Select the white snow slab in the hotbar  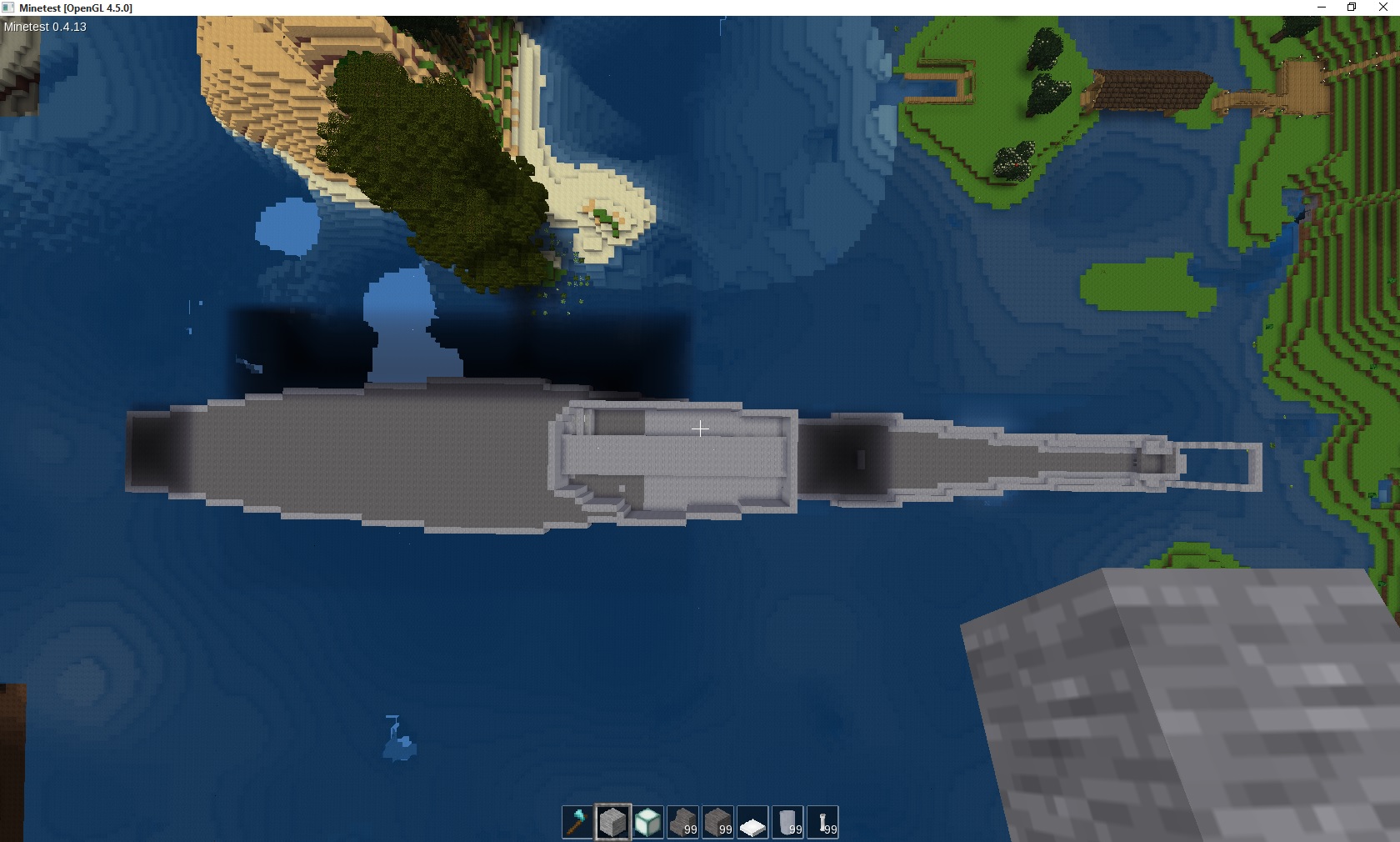coord(753,823)
